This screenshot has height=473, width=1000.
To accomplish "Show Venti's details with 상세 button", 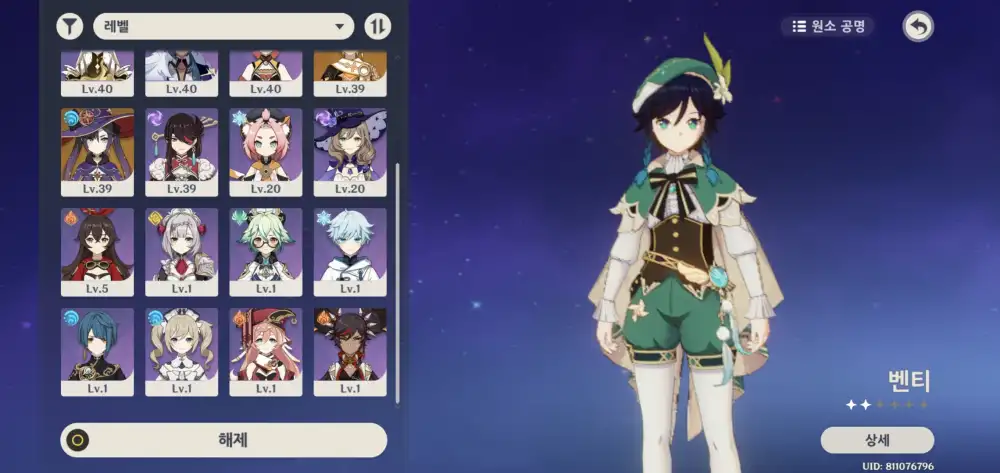I will 877,440.
